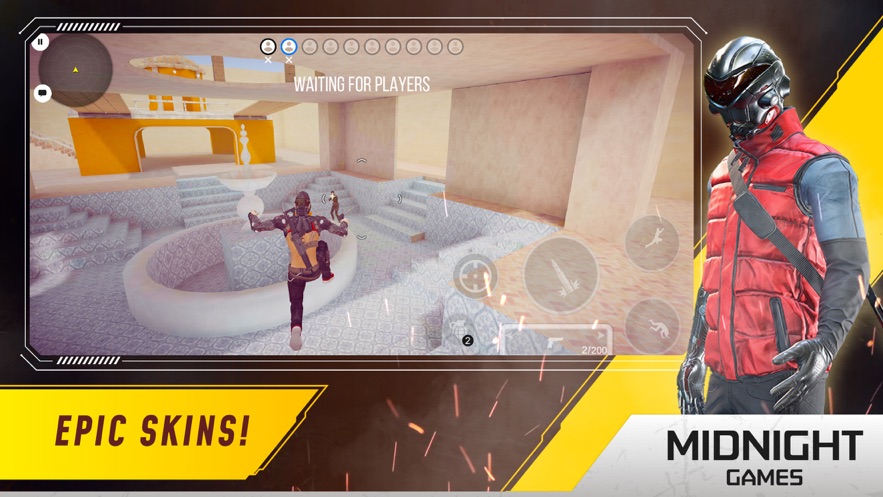
Task: Select the blue-highlighted player avatar
Action: click(289, 47)
